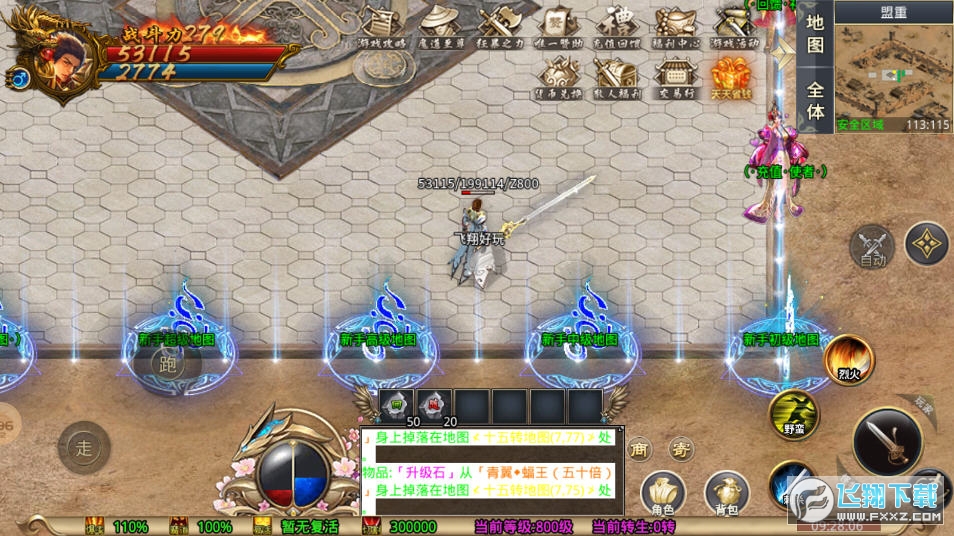Activate the 烈火 fire skill
The image size is (954, 536).
849,360
